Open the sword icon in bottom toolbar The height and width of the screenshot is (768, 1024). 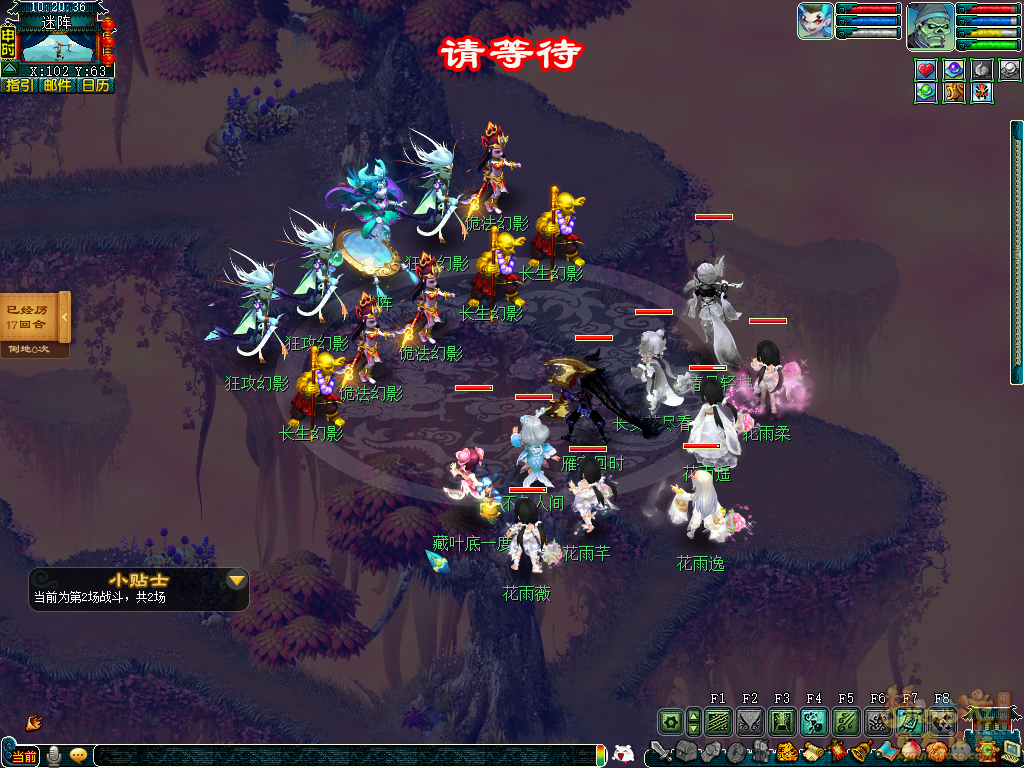(x=661, y=751)
